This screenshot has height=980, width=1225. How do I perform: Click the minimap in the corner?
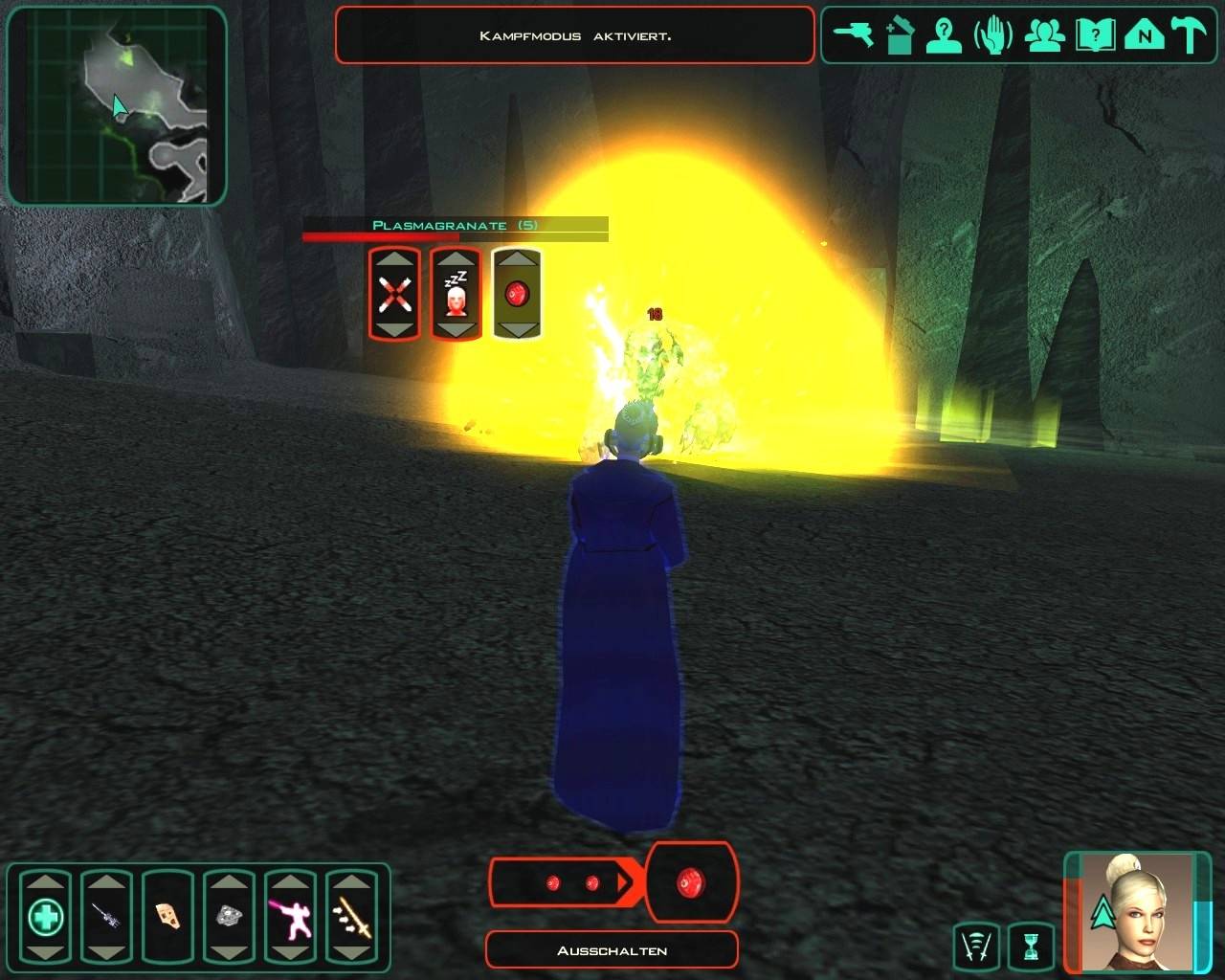pos(117,105)
